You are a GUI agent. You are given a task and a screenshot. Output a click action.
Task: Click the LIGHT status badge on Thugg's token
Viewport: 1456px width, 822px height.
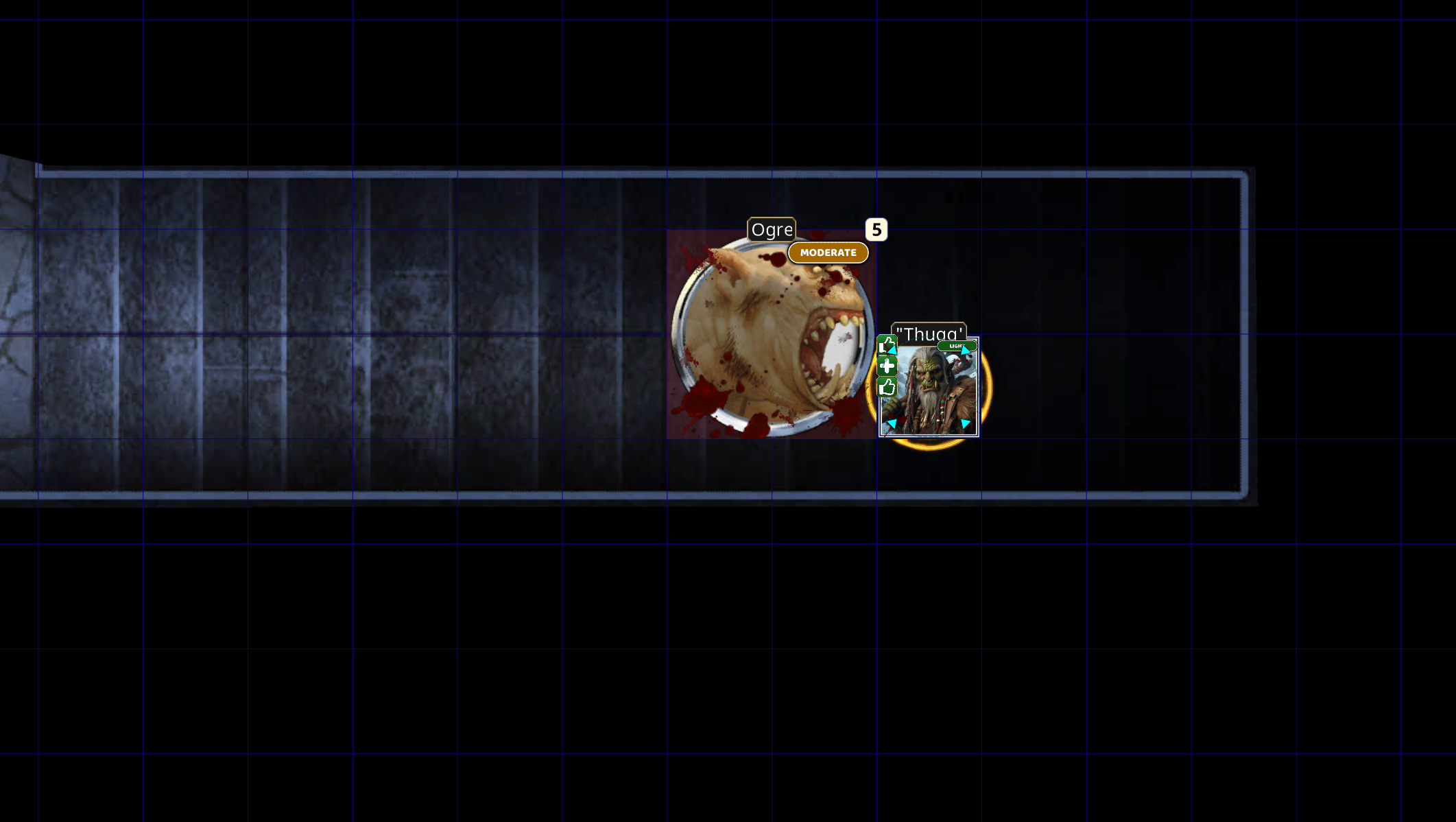pos(957,346)
